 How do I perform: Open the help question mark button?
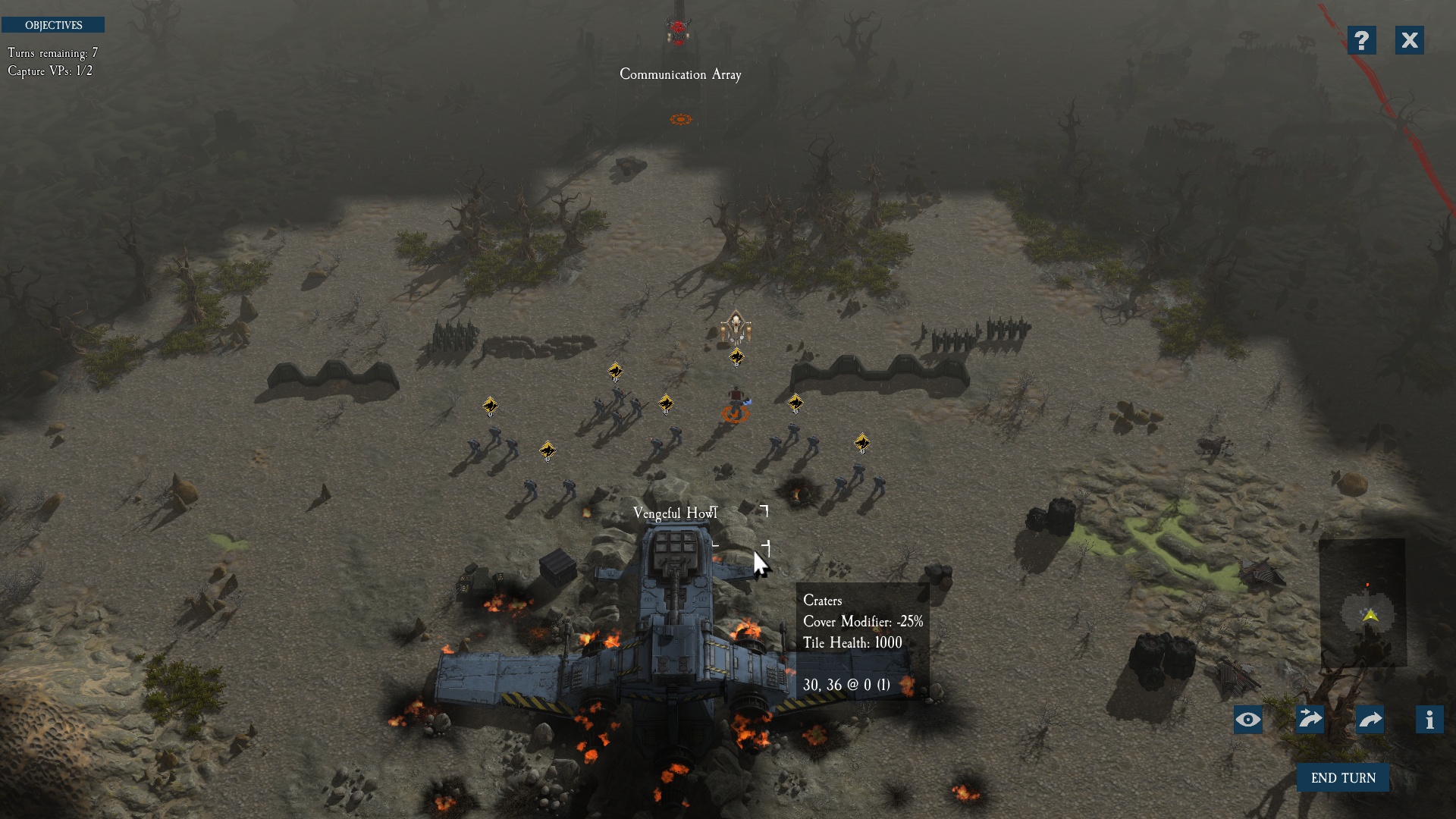1361,40
